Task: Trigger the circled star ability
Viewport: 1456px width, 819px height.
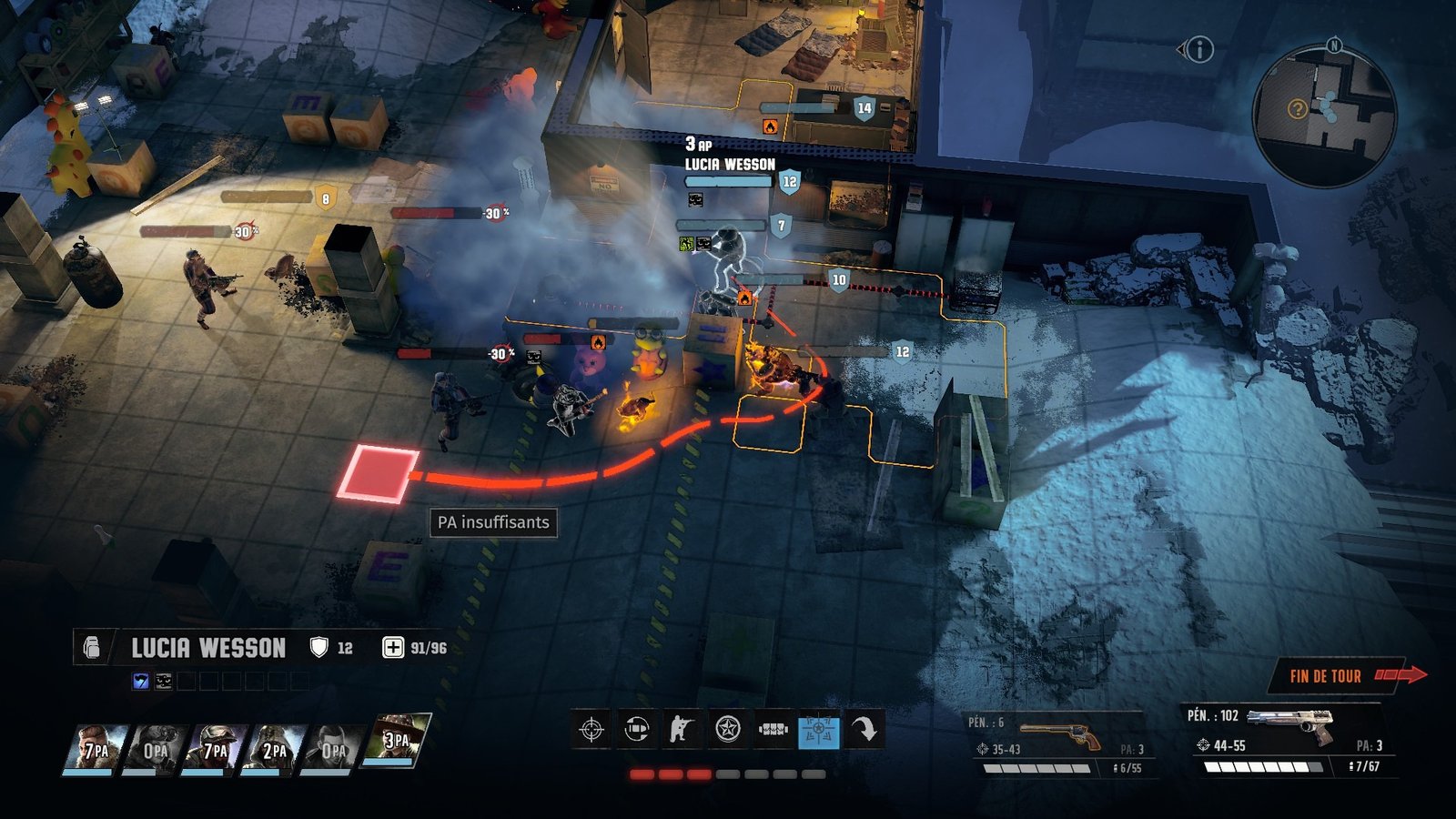Action: [x=727, y=730]
